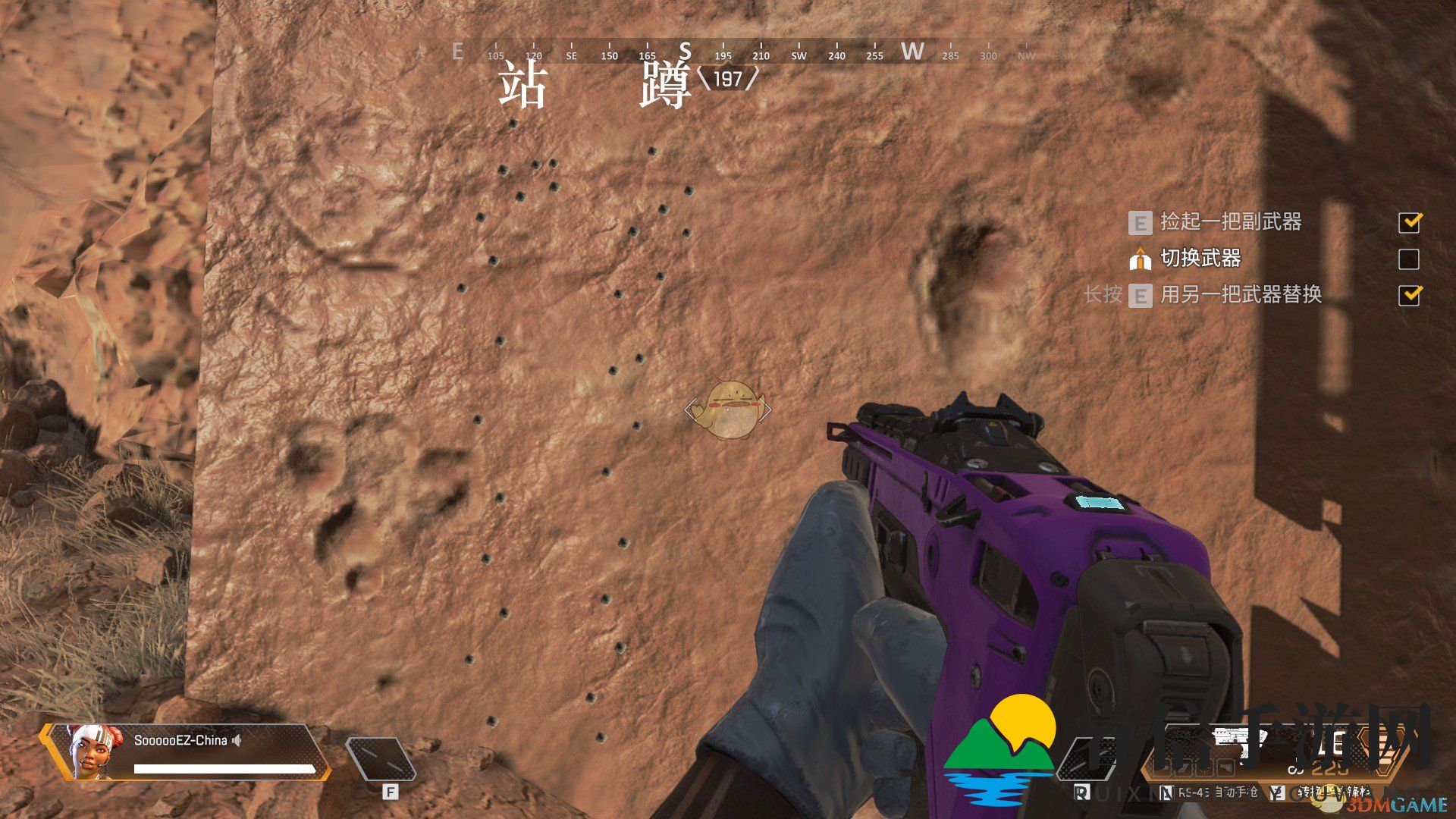Activate the tactical ability slot
Image resolution: width=1456 pixels, height=819 pixels.
coord(381,759)
